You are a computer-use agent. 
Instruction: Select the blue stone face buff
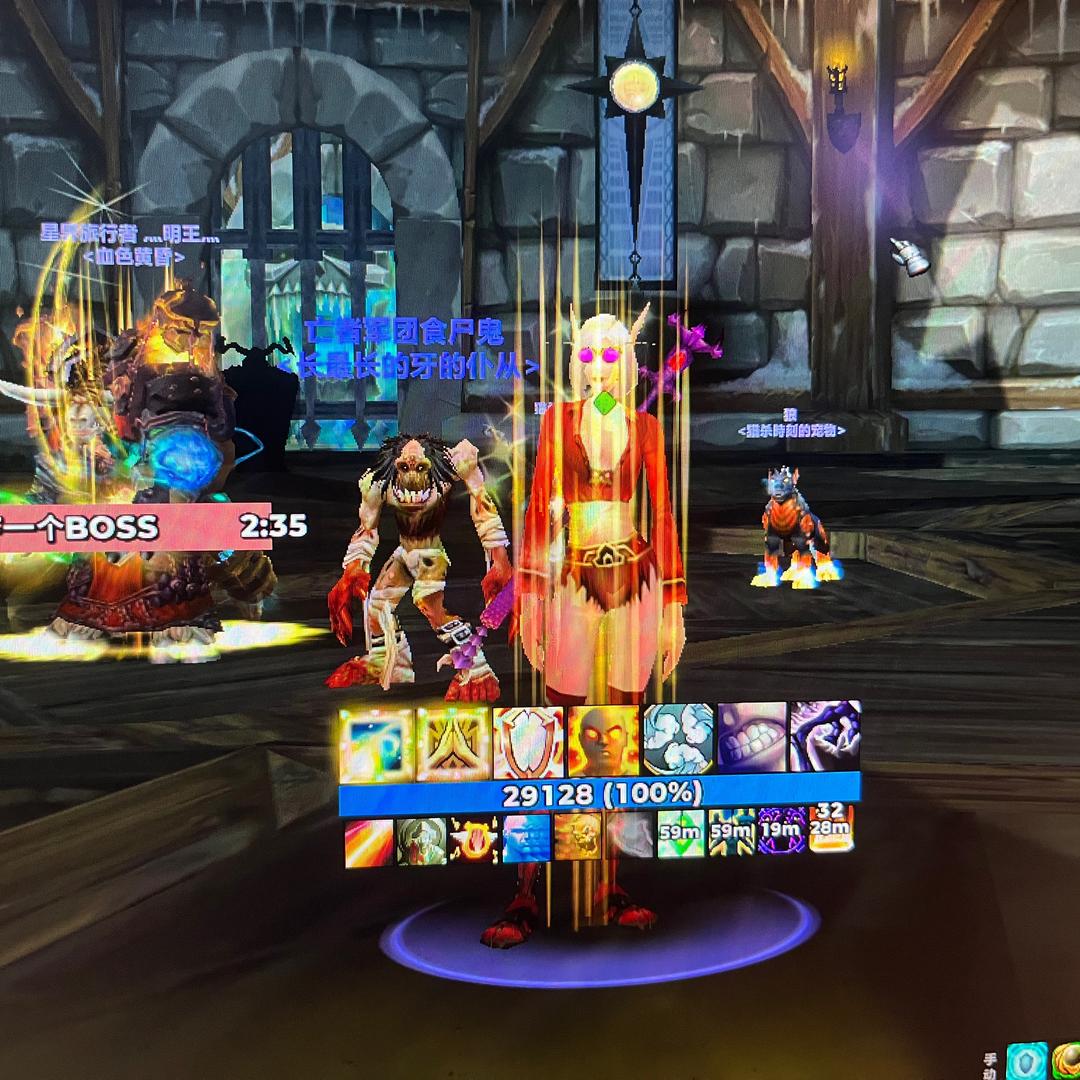pos(526,838)
